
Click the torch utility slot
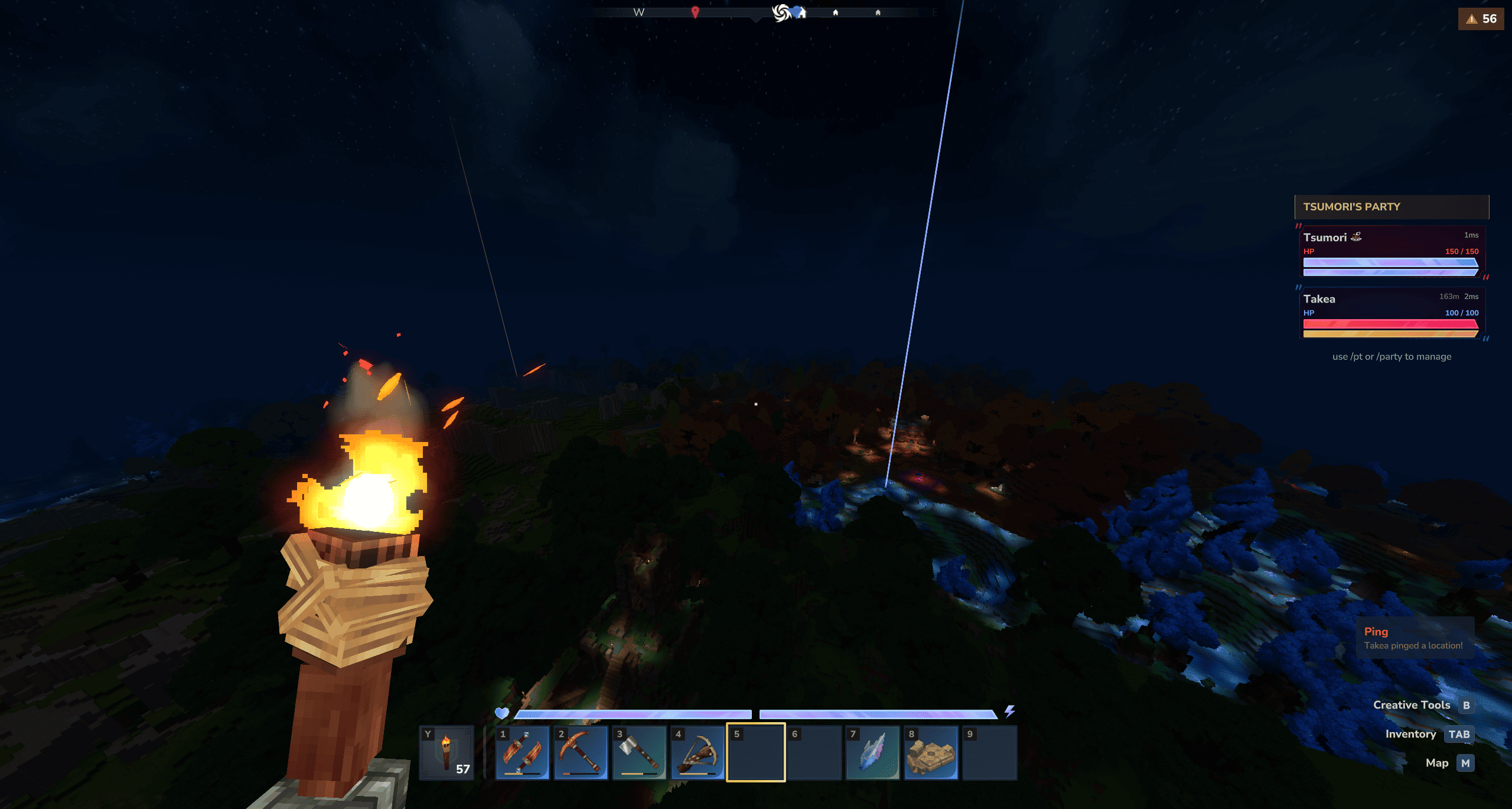[x=447, y=753]
